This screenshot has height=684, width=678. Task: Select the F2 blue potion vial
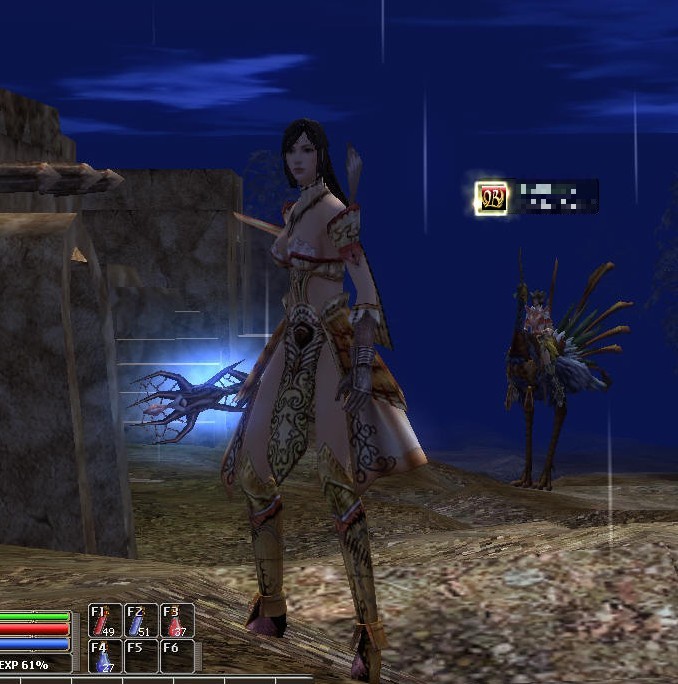[x=140, y=621]
